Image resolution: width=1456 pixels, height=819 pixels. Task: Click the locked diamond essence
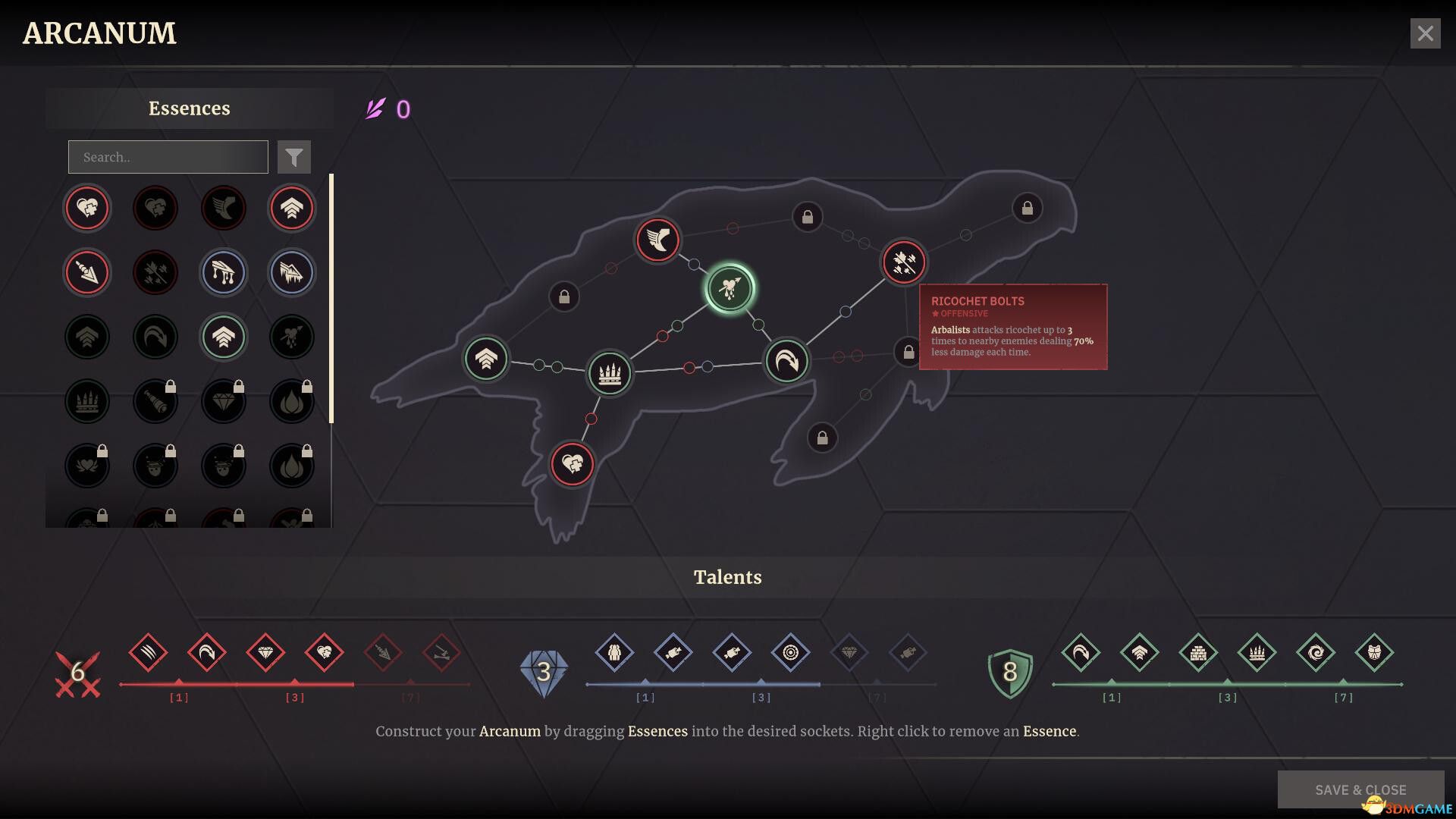(x=223, y=401)
